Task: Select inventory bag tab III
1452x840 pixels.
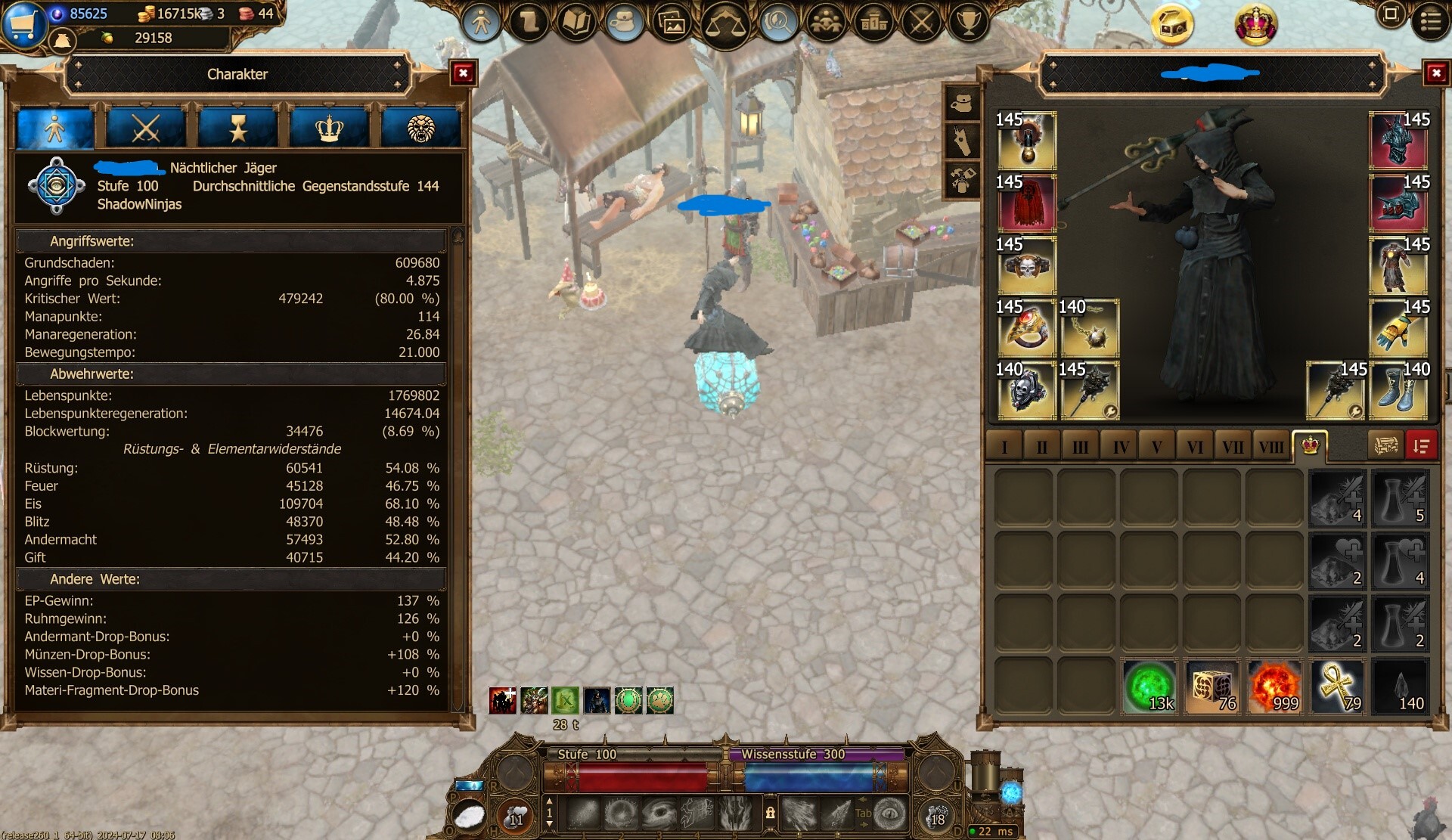Action: pos(1080,447)
